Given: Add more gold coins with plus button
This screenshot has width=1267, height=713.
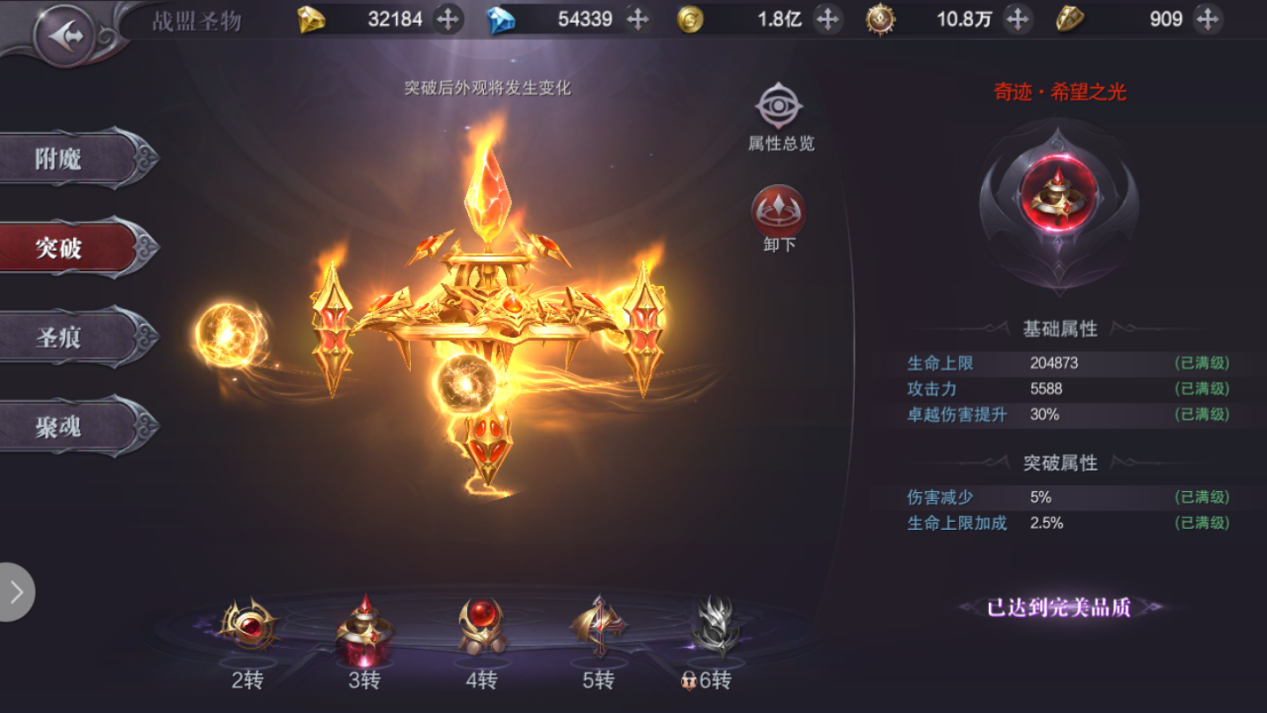Looking at the screenshot, I should tap(827, 19).
